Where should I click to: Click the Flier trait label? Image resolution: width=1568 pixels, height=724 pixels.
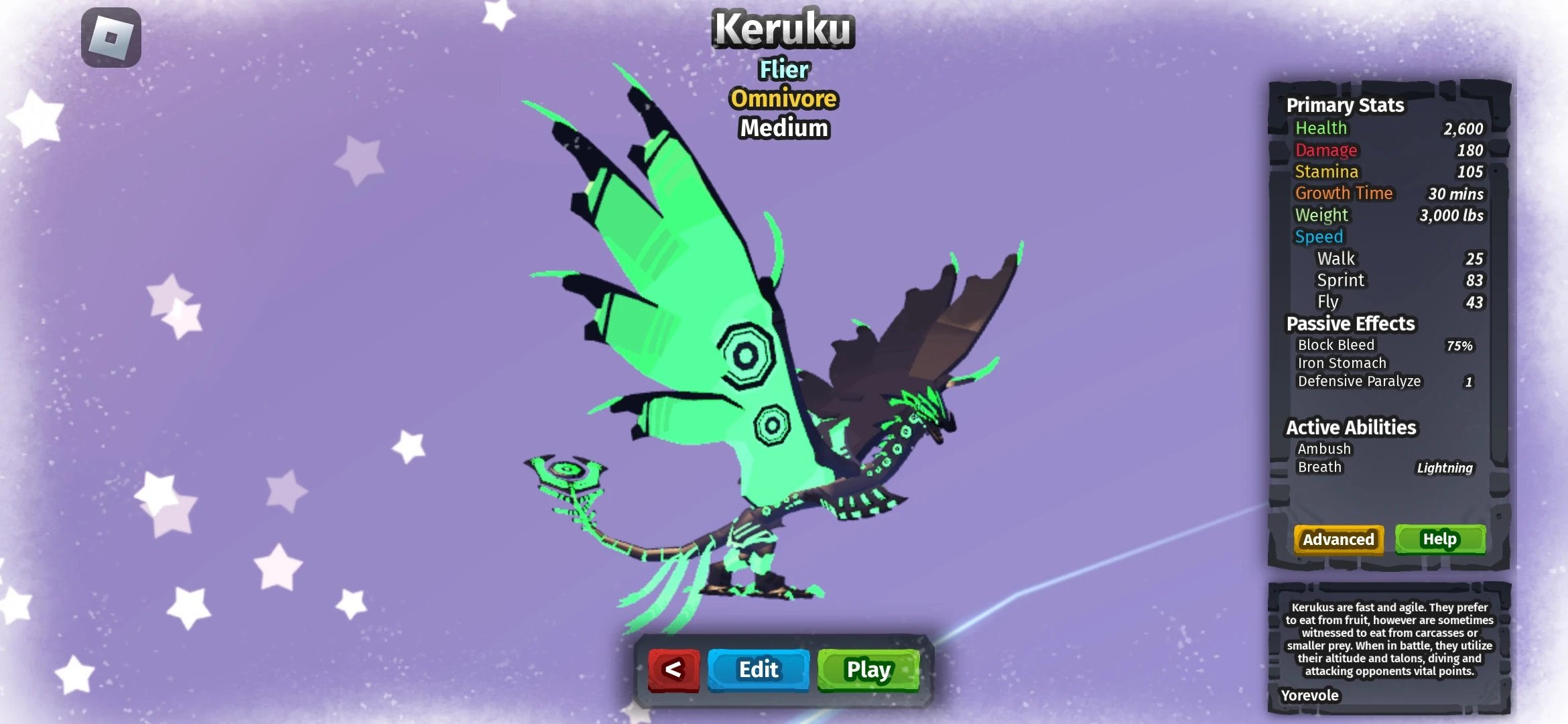click(x=783, y=70)
